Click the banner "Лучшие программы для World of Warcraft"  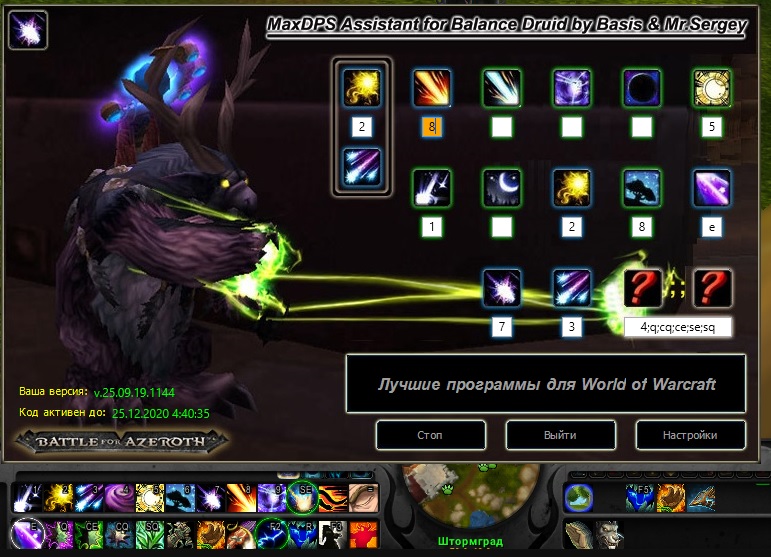pyautogui.click(x=546, y=384)
